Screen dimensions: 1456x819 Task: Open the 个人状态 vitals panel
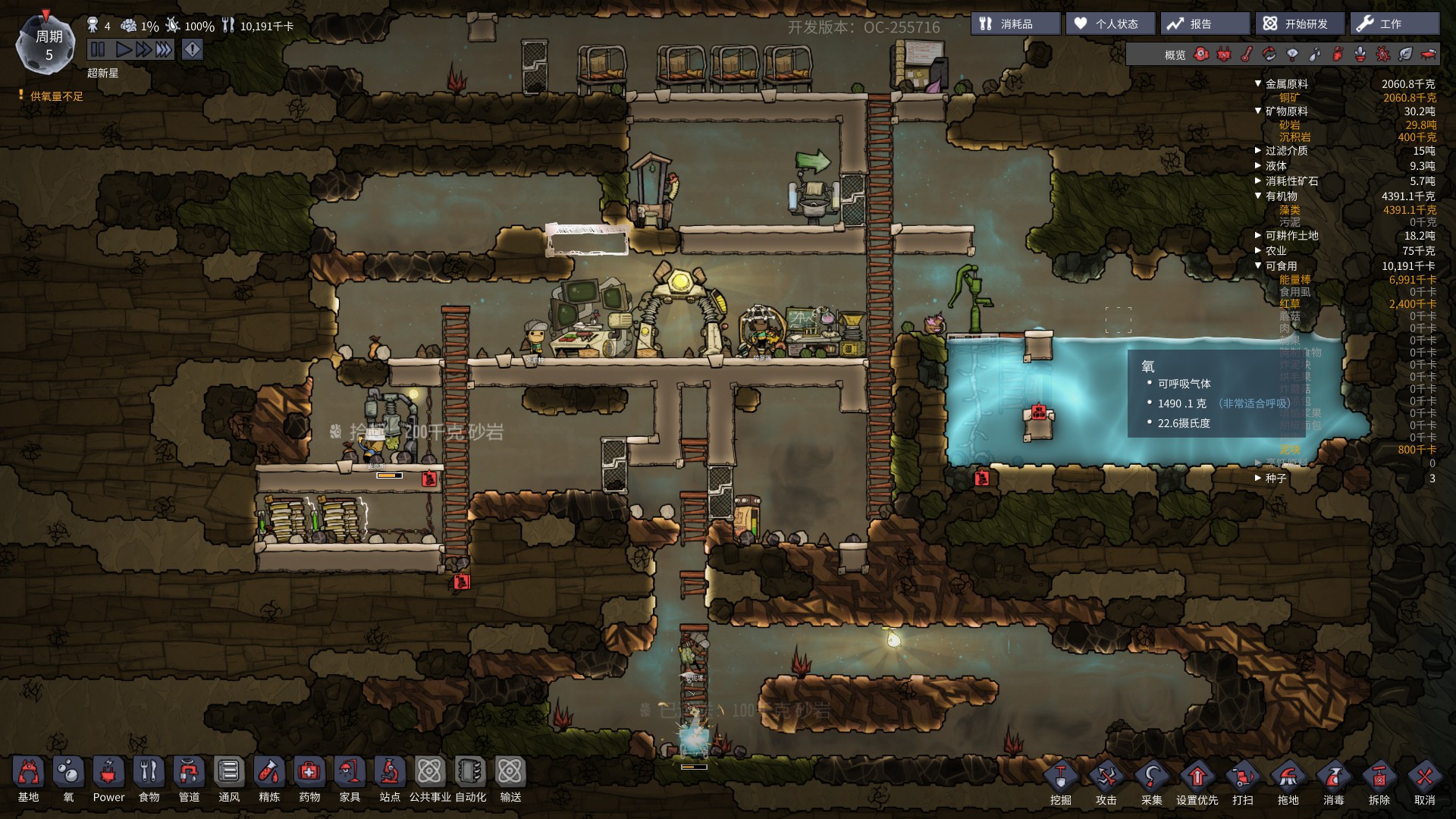click(1110, 24)
